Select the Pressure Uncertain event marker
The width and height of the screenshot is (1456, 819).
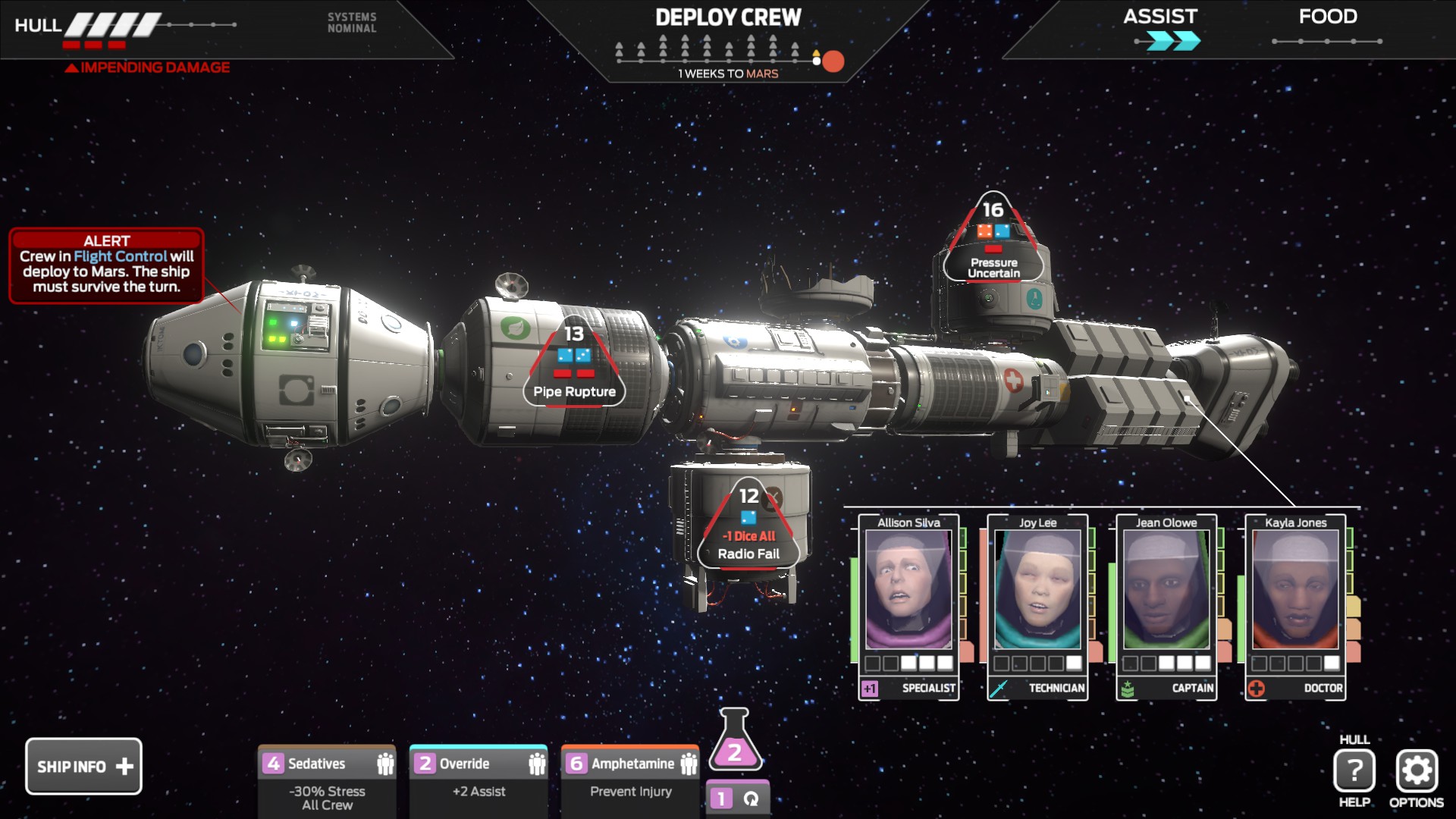point(993,241)
